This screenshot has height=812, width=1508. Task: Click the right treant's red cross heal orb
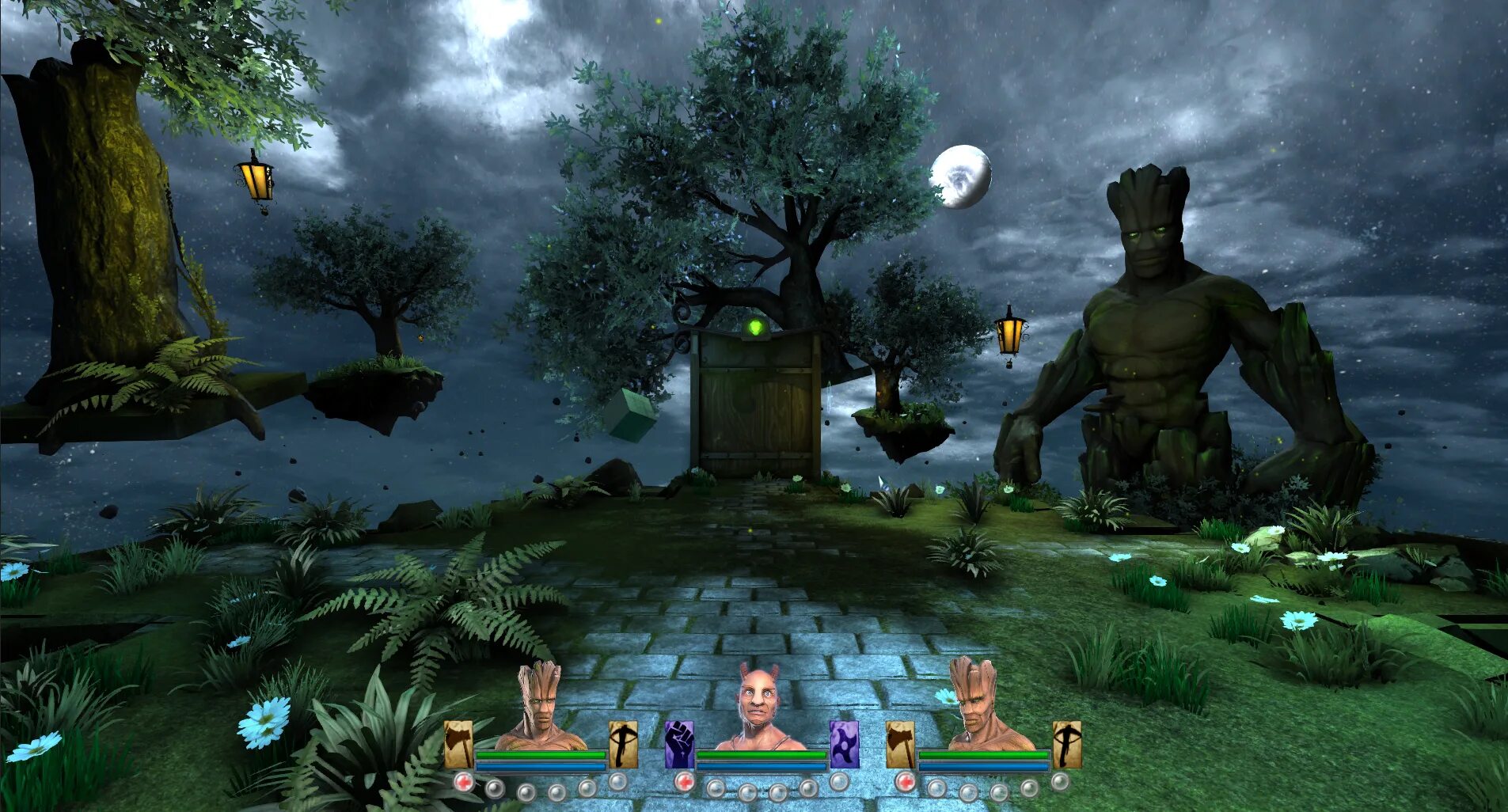[x=906, y=783]
